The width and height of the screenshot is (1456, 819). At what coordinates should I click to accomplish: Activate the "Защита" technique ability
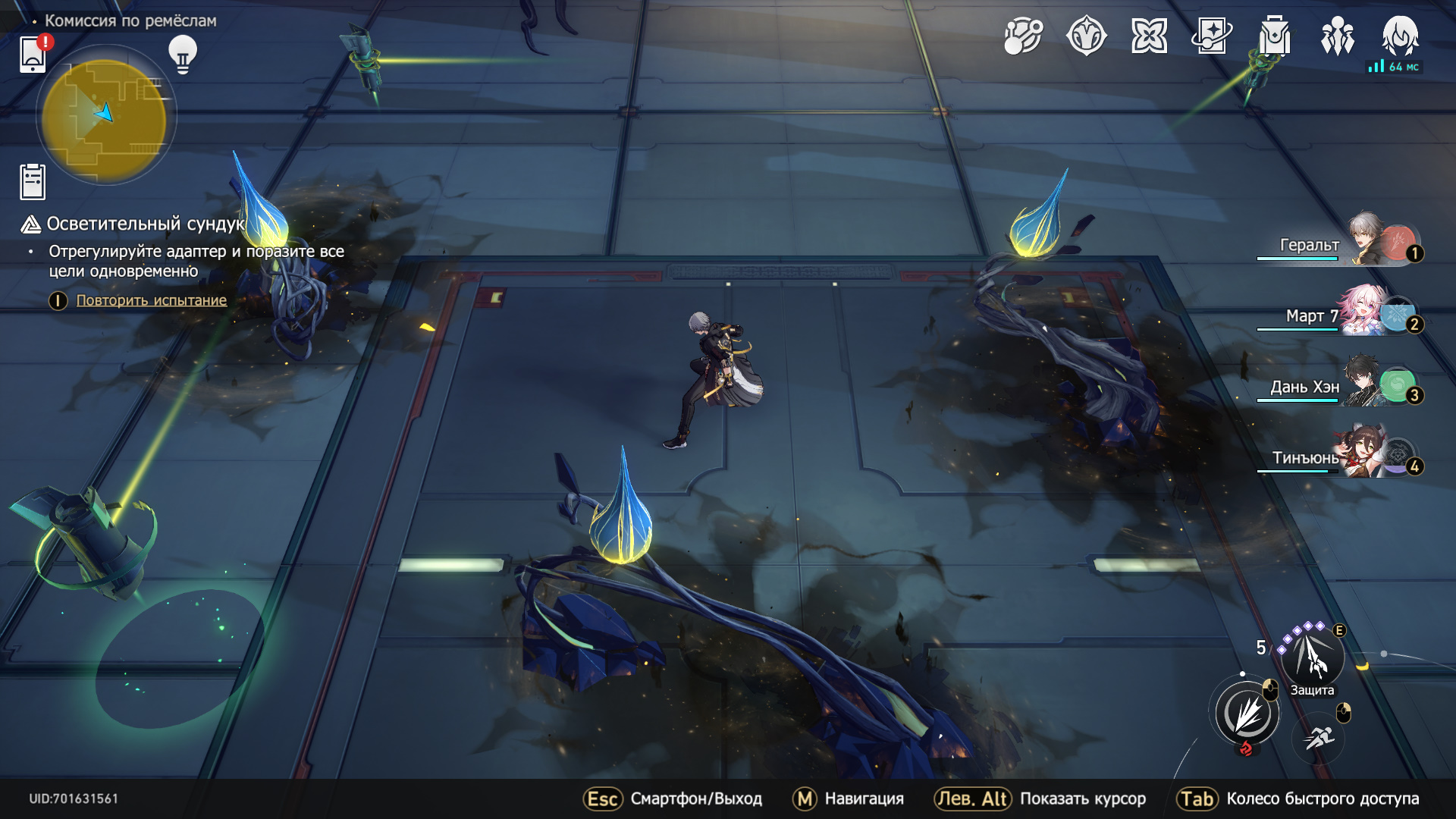click(1313, 656)
